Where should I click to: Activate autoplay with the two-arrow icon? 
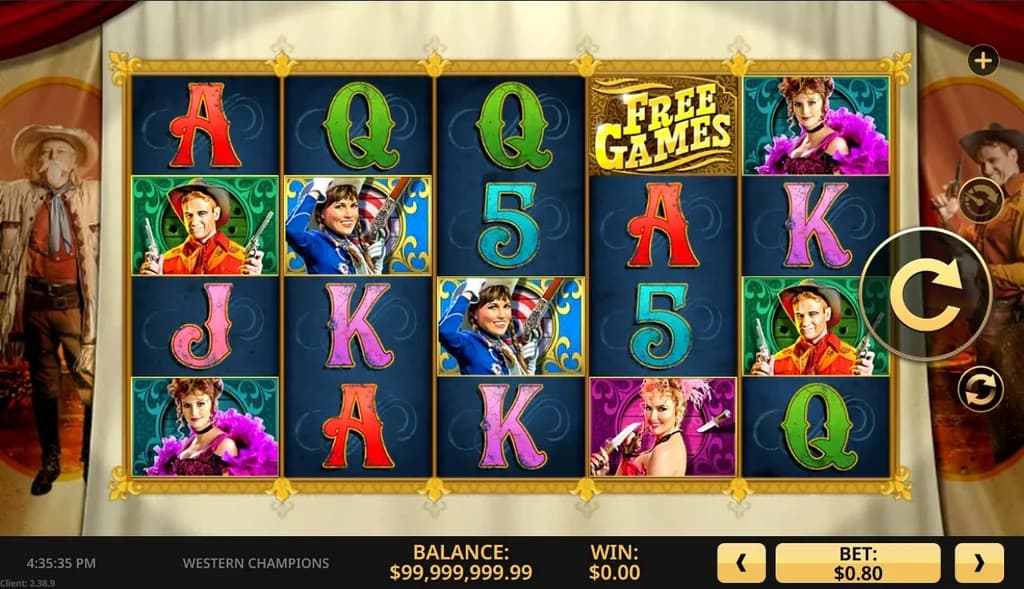tap(980, 389)
